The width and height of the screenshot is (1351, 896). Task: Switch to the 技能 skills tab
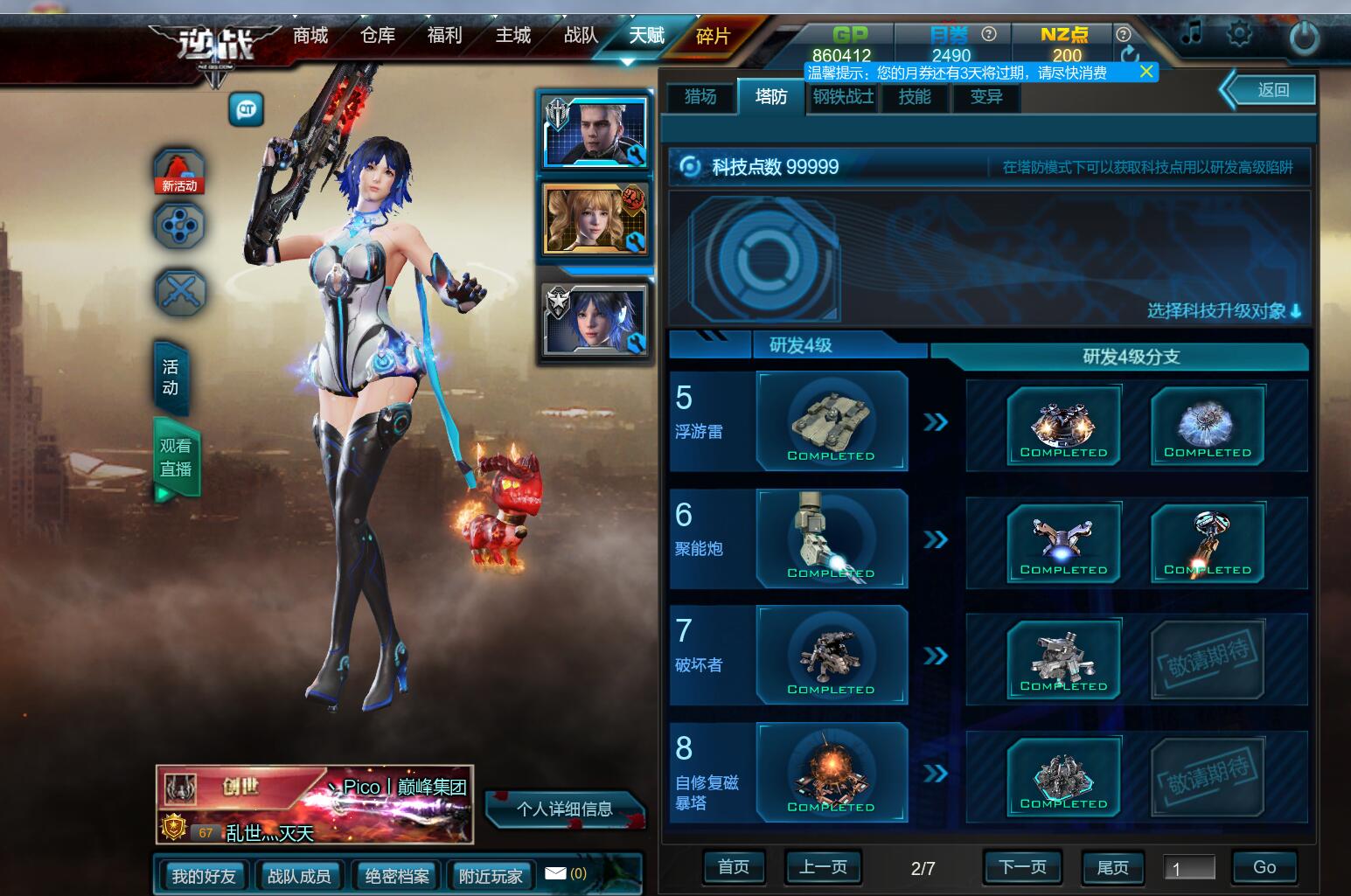pos(915,96)
